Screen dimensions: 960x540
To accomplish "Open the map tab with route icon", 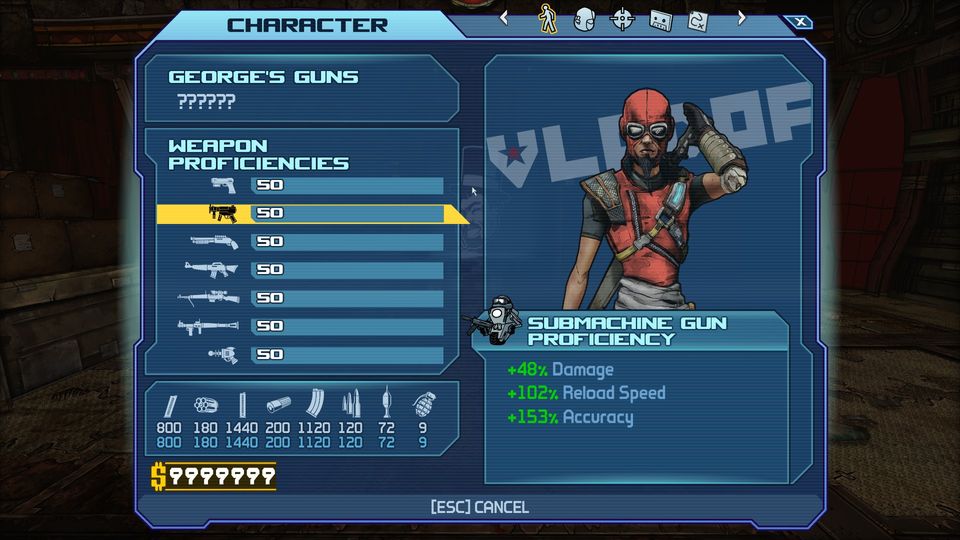I will 697,18.
